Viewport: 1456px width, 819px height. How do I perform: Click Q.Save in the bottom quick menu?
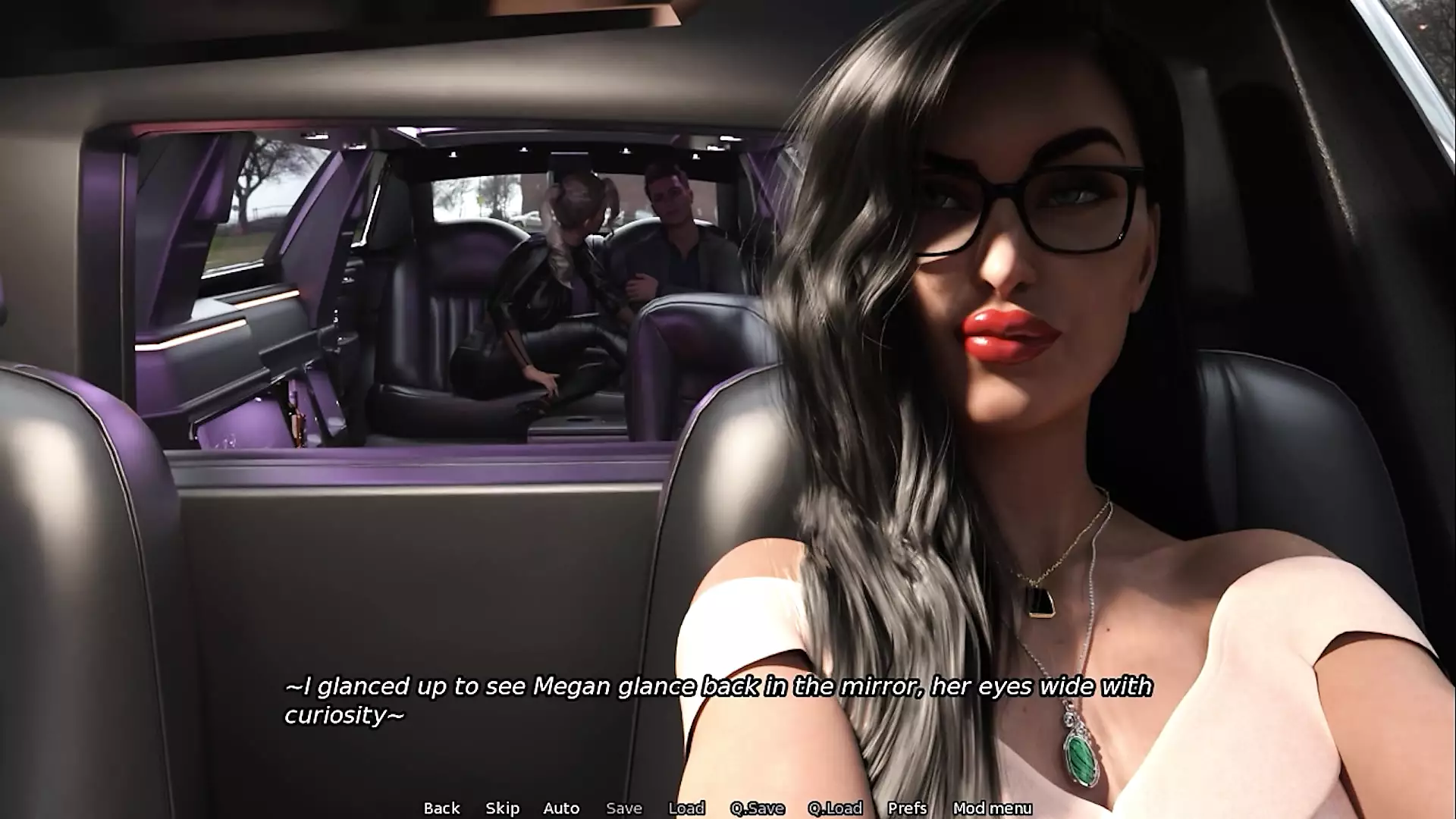760,808
